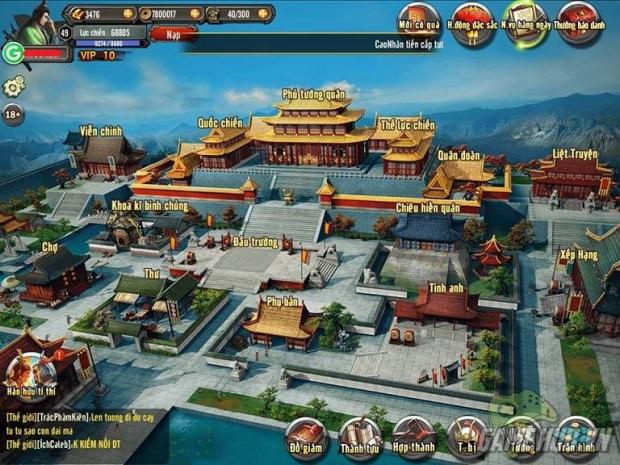
Task: Add gold with the plus beside 3476
Action: click(x=130, y=15)
